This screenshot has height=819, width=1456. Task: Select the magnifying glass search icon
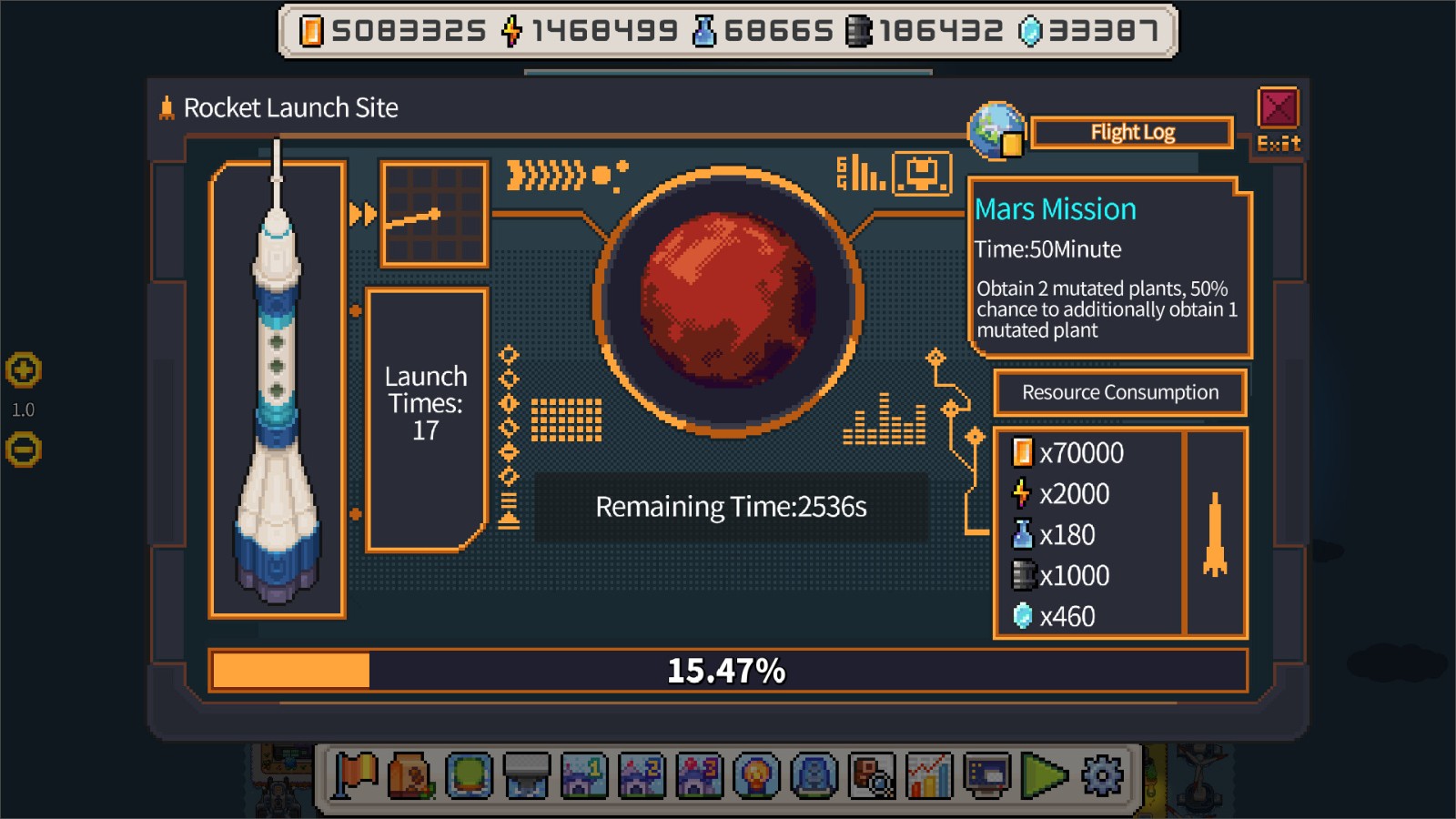(x=872, y=776)
